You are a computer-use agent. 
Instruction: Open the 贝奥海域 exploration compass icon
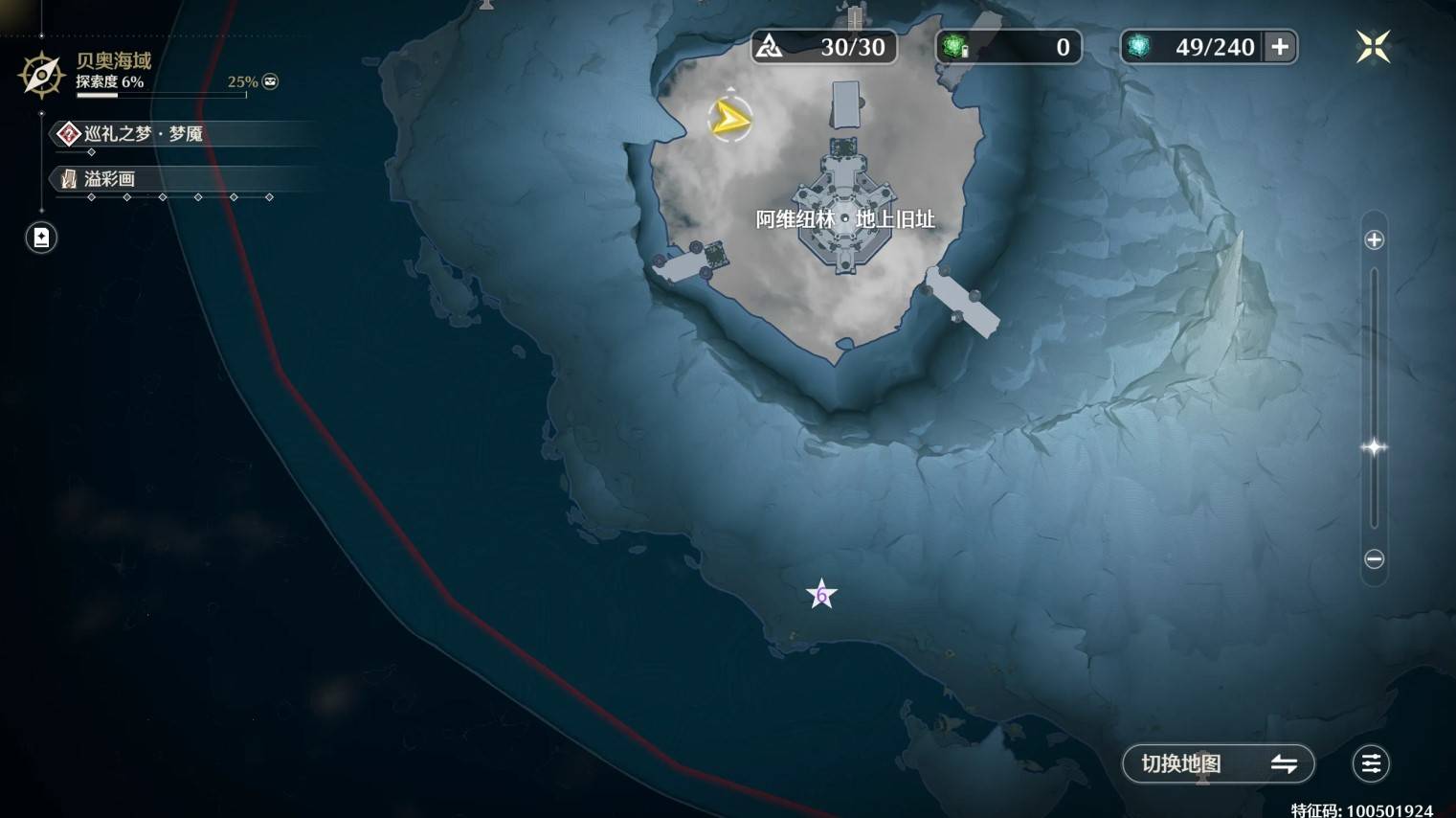point(41,75)
